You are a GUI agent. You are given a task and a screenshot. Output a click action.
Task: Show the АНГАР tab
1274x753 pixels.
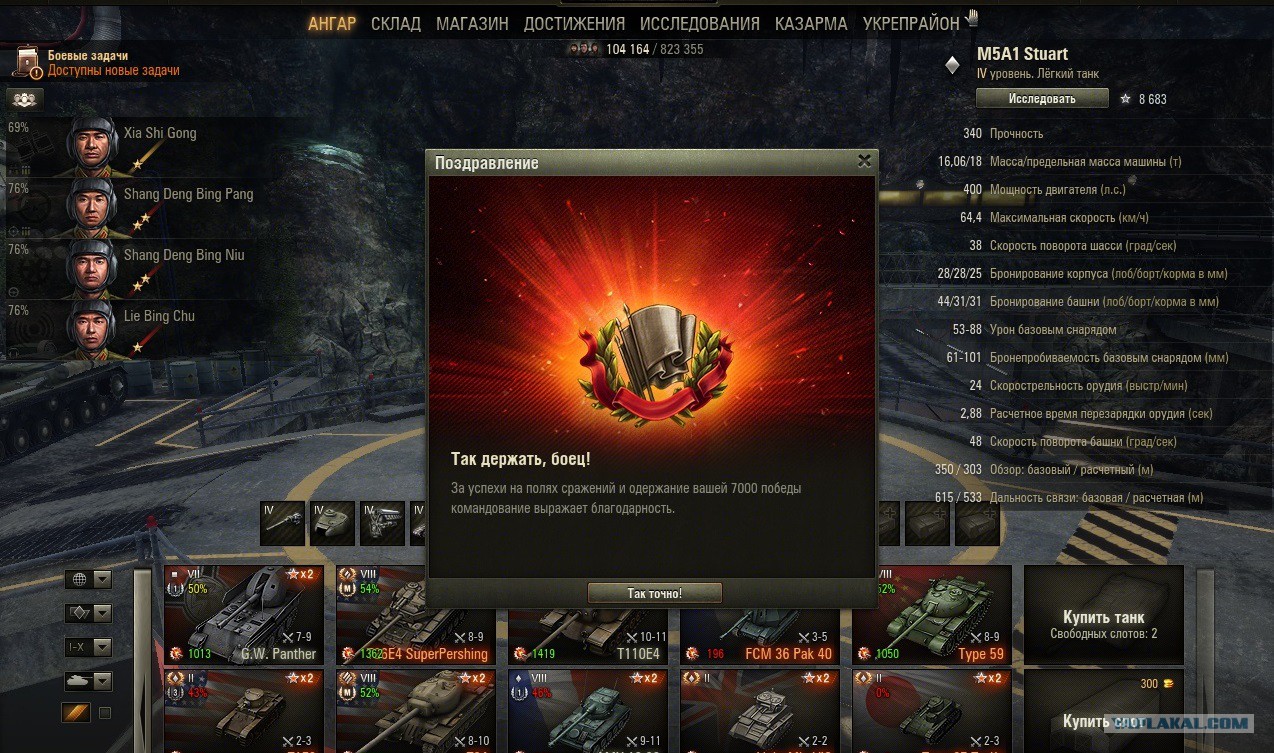[x=331, y=24]
